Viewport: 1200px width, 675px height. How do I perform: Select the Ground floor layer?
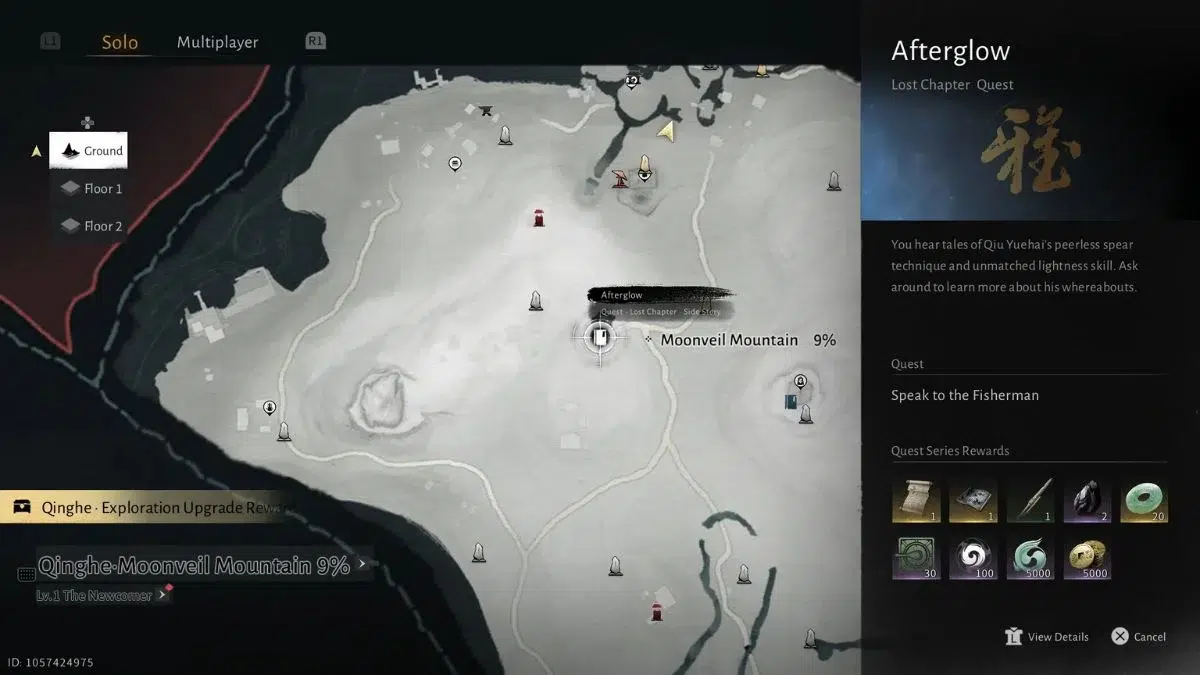pyautogui.click(x=89, y=151)
